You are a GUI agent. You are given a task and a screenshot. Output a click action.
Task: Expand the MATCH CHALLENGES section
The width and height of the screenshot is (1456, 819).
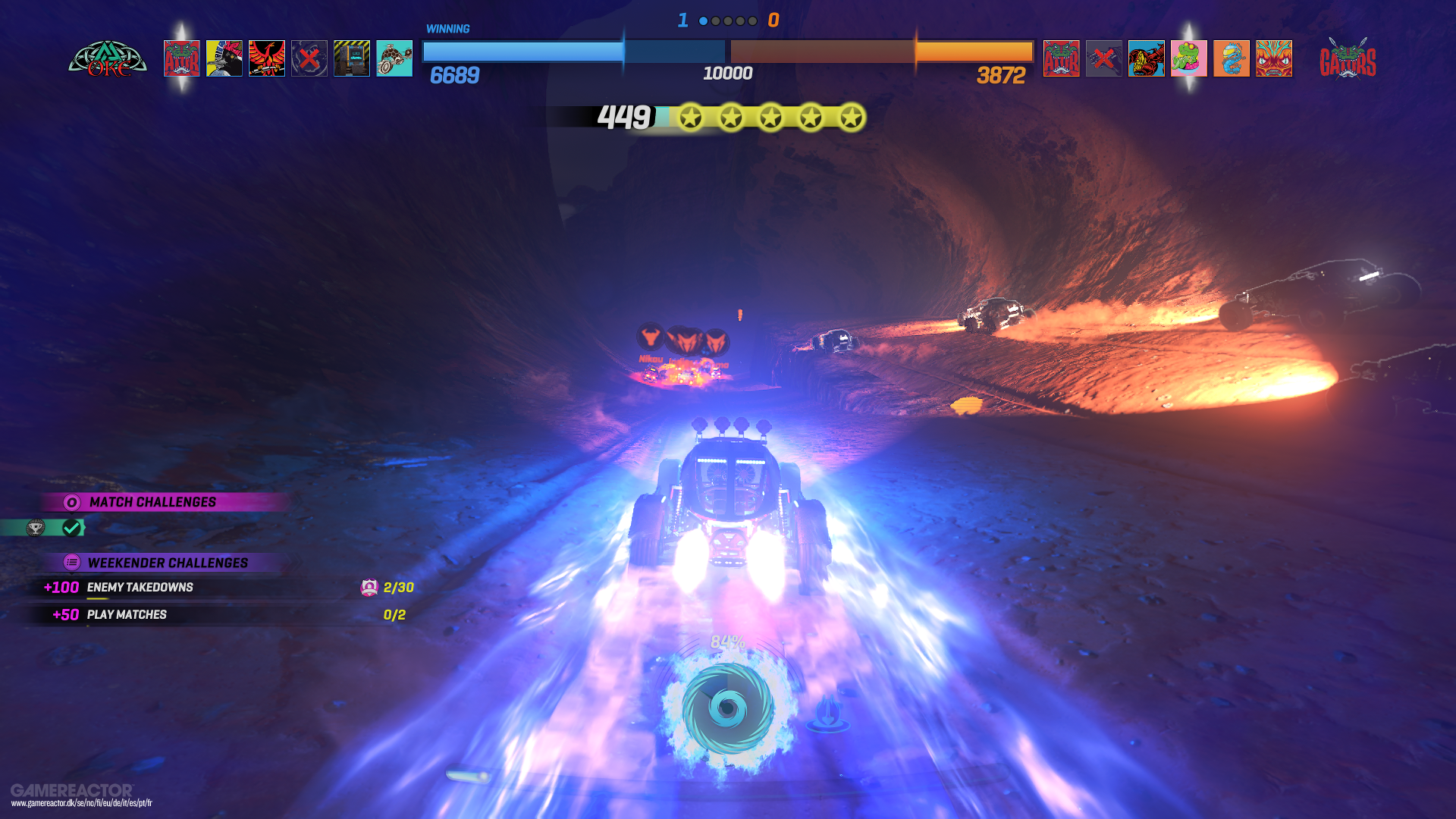(x=152, y=501)
